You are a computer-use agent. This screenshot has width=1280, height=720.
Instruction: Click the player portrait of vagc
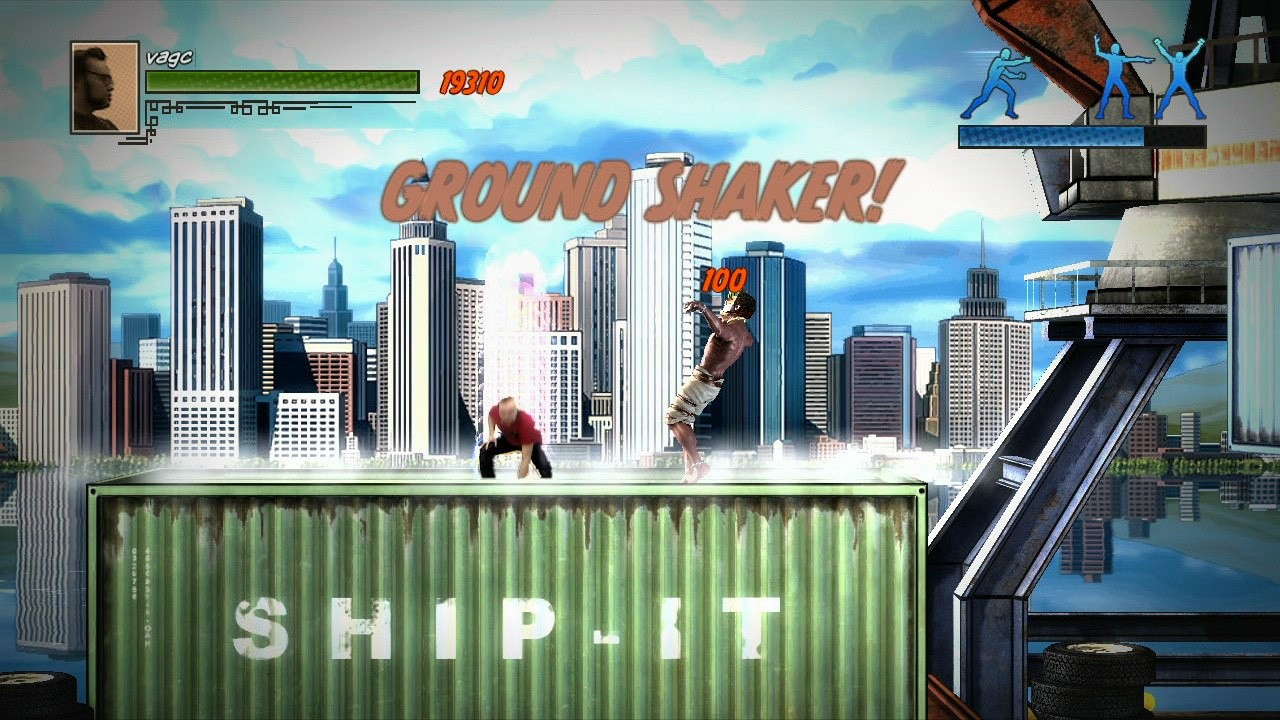(102, 85)
